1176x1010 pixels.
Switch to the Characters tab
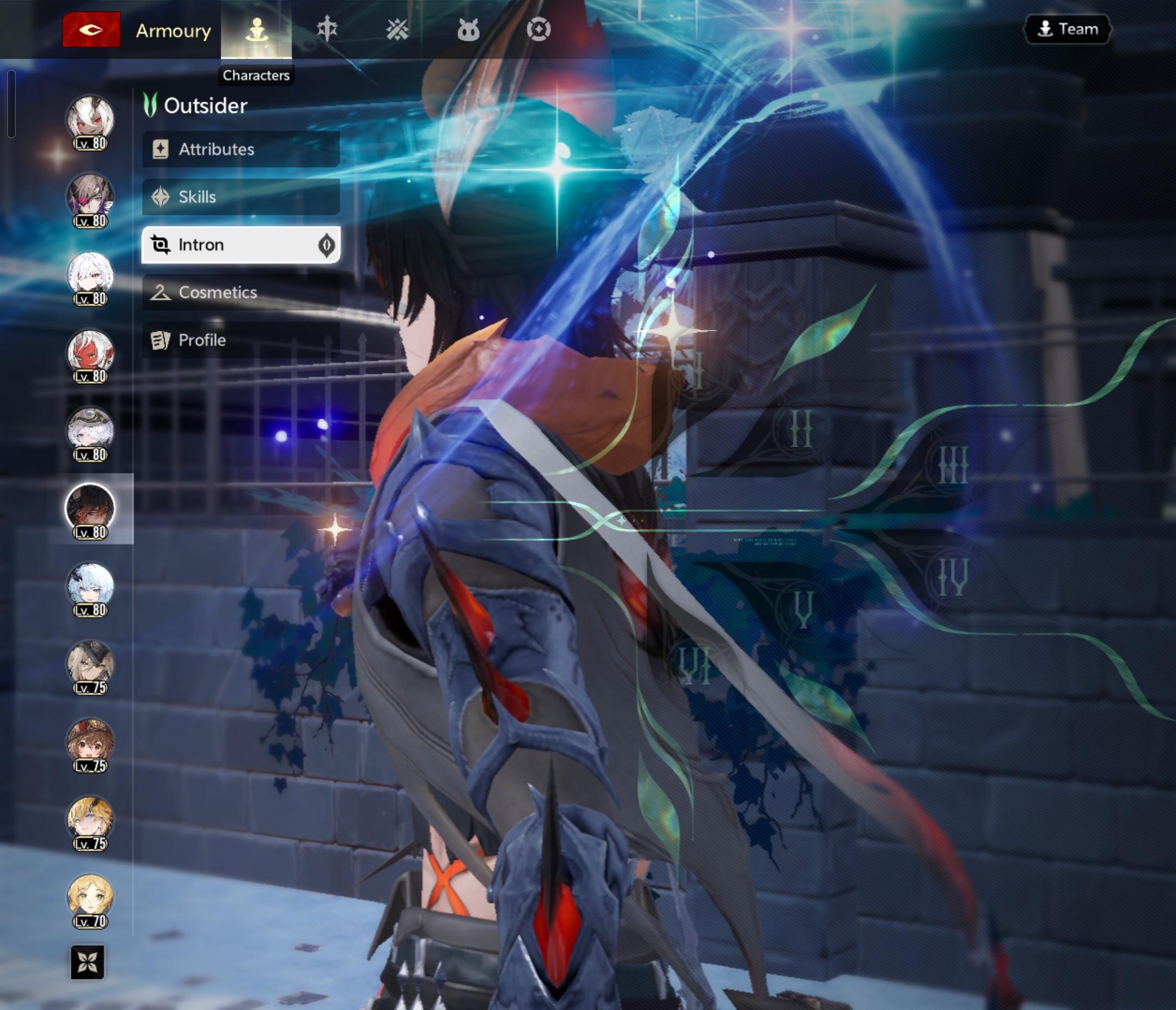(256, 29)
